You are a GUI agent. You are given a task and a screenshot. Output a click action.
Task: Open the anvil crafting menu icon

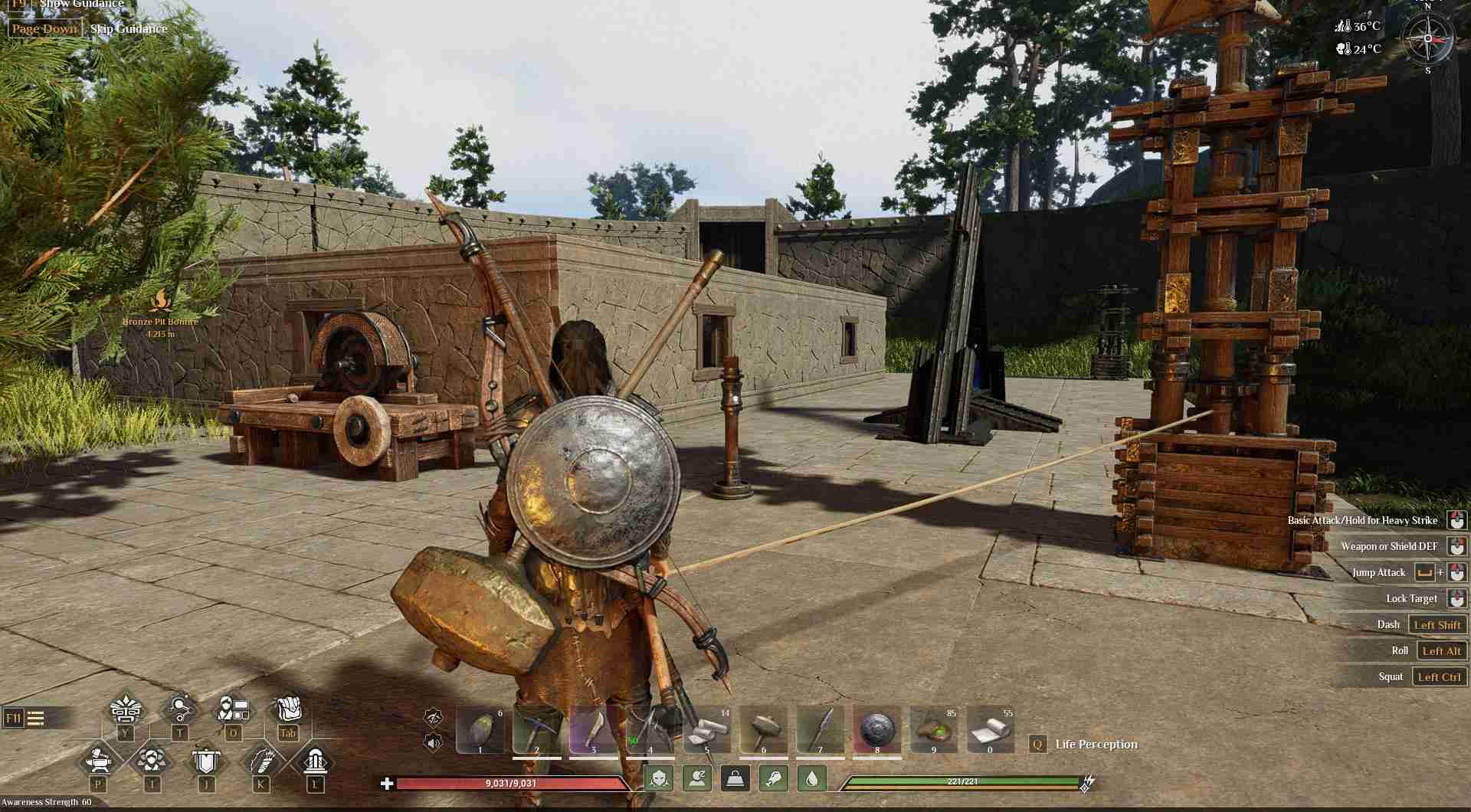click(x=99, y=761)
